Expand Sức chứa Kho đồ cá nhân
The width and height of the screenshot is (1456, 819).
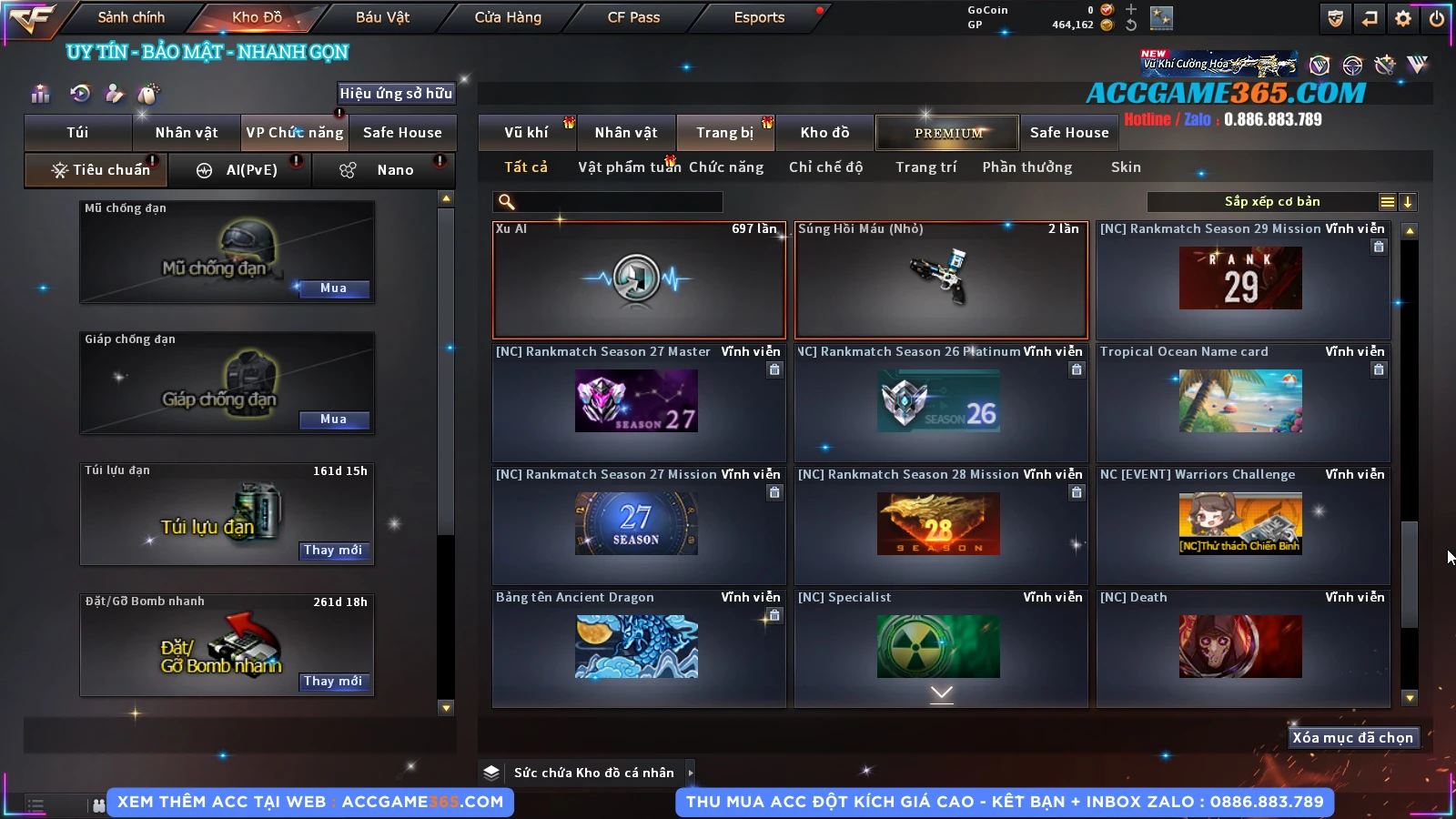coord(691,773)
